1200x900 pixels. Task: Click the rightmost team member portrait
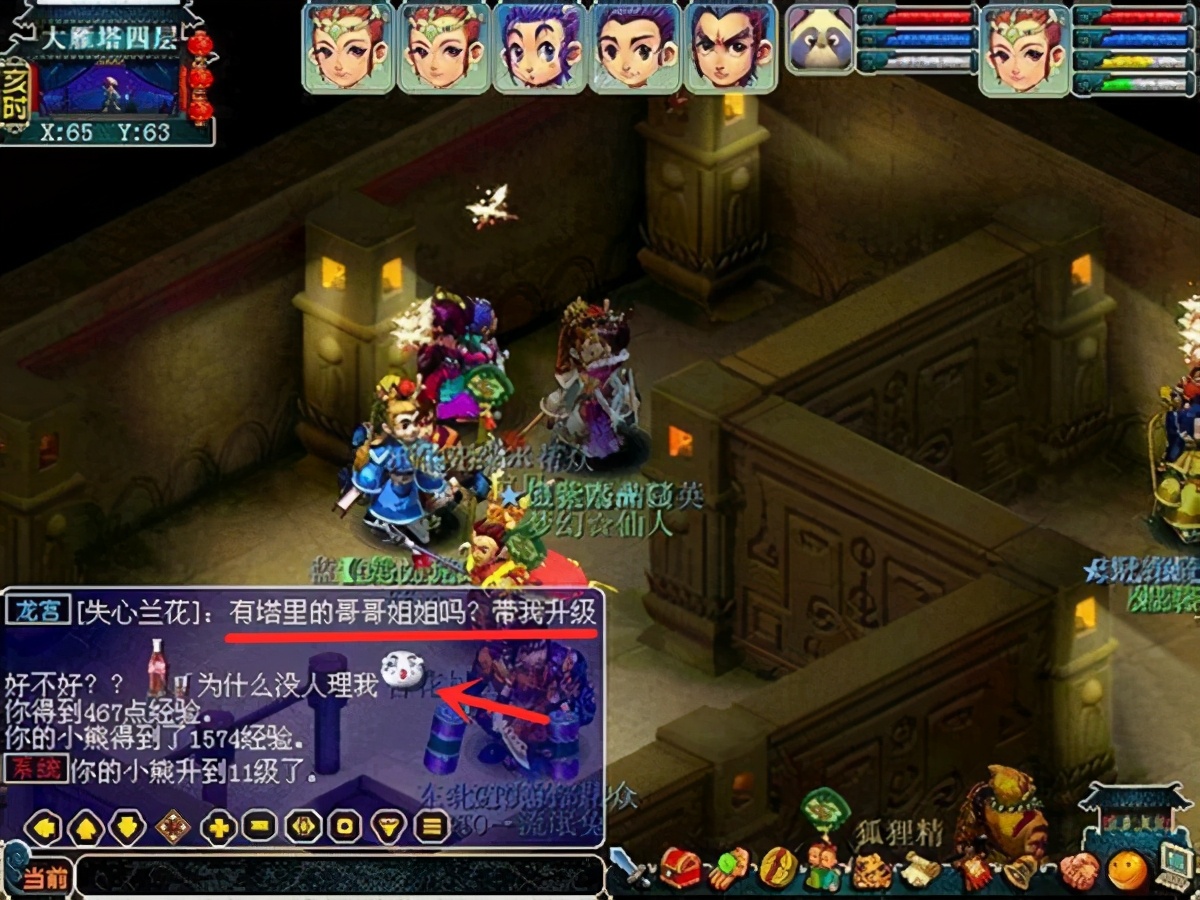730,47
